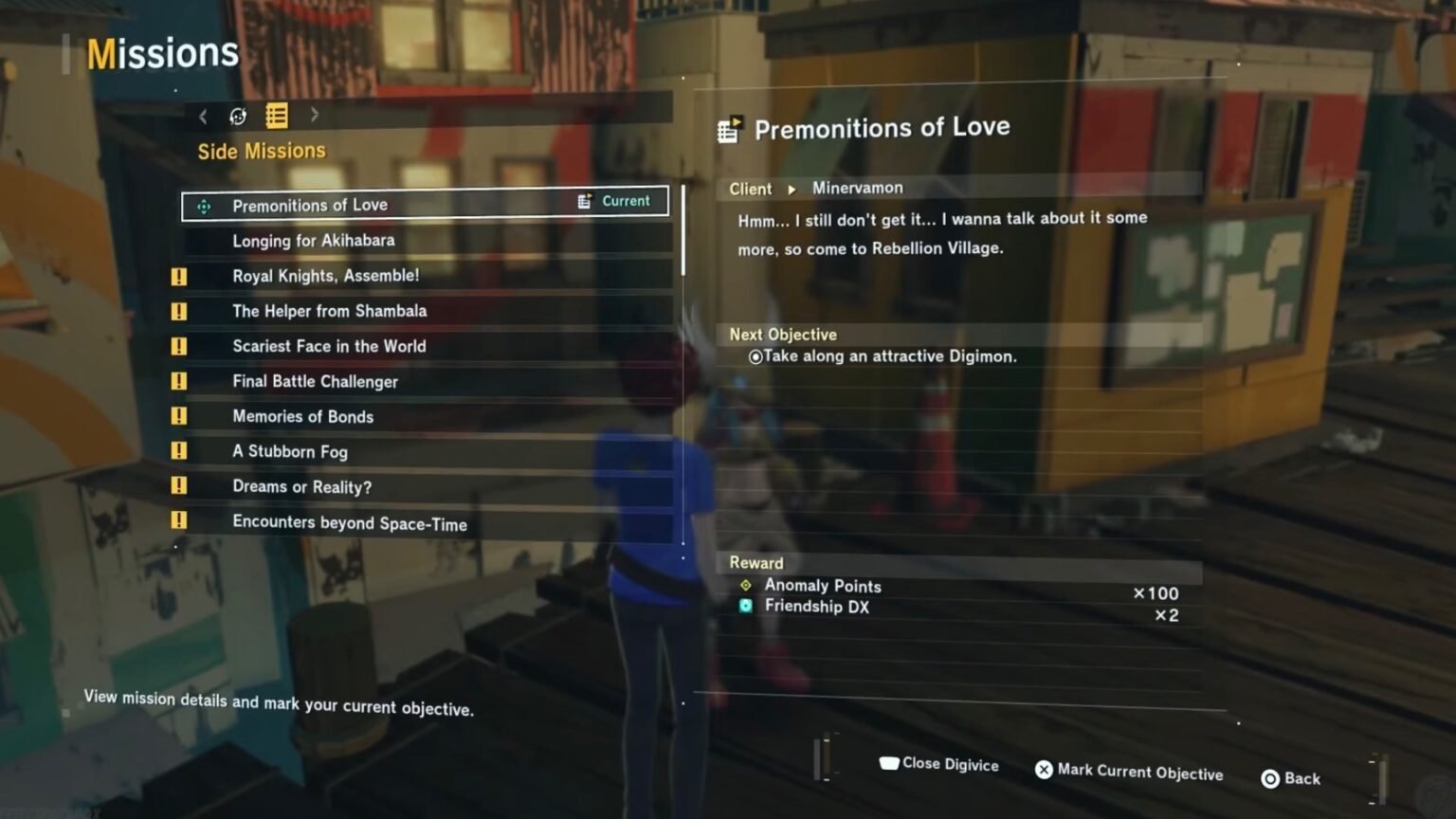Close the Digivice menu
1456x819 pixels.
939,764
